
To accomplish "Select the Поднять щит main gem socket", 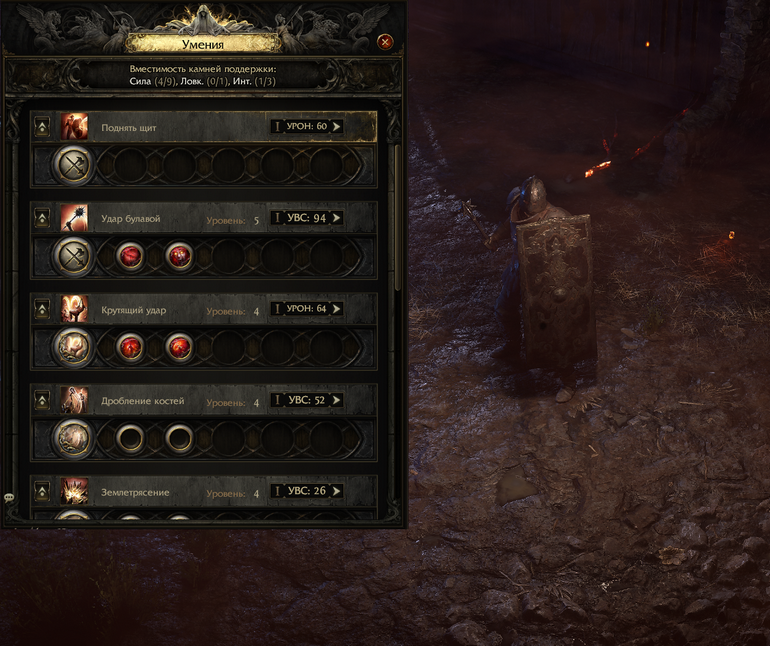I will (x=73, y=165).
